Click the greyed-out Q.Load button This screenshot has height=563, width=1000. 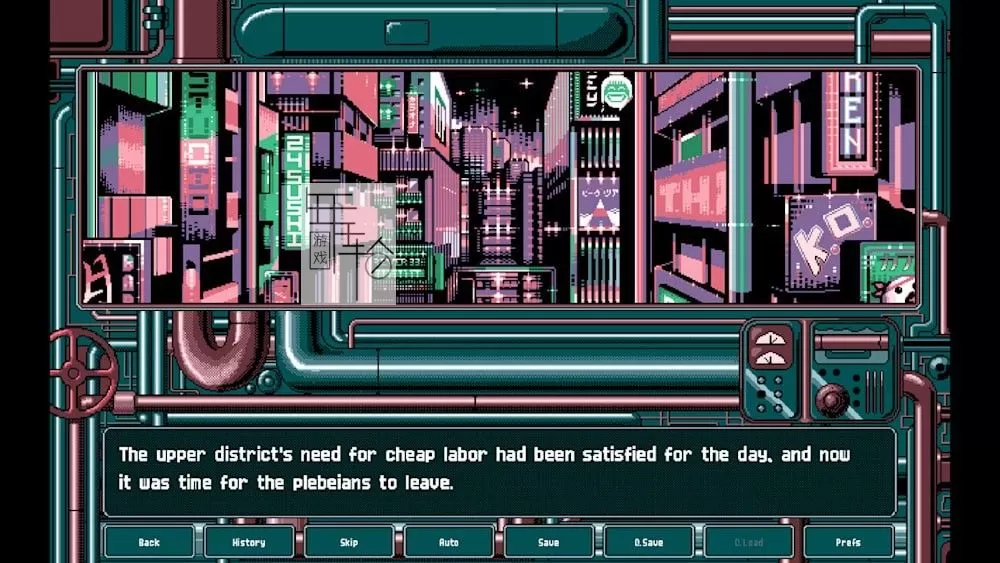748,542
